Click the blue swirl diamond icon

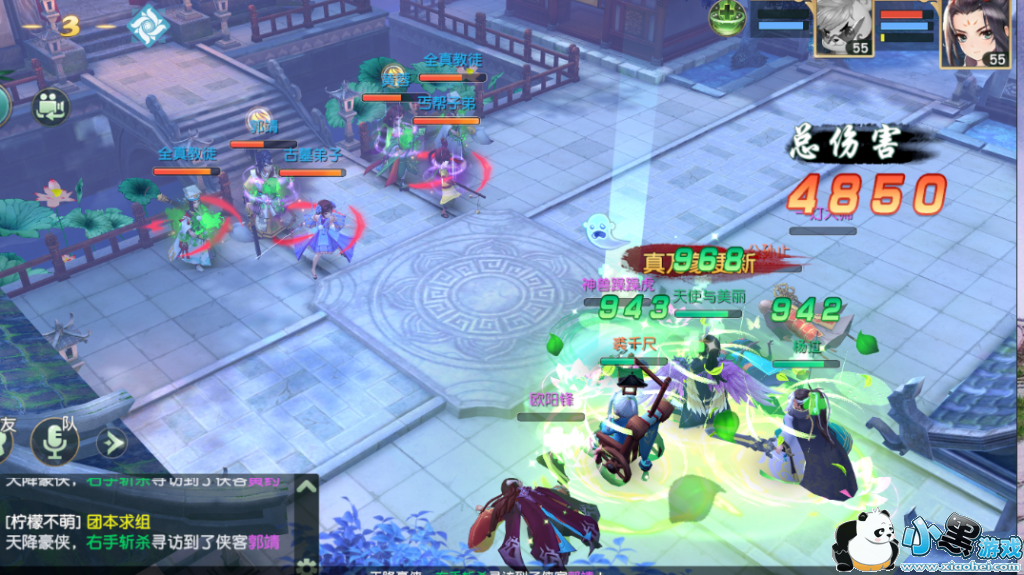[x=149, y=27]
